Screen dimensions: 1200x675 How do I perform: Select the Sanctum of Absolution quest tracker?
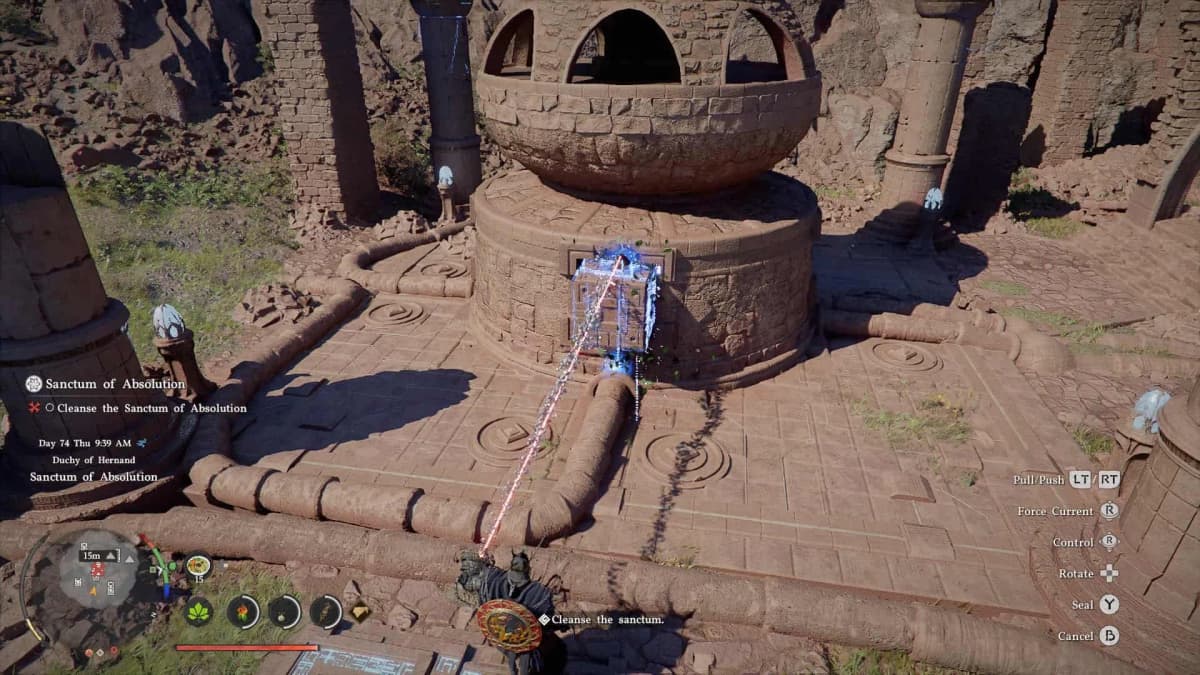pyautogui.click(x=105, y=384)
